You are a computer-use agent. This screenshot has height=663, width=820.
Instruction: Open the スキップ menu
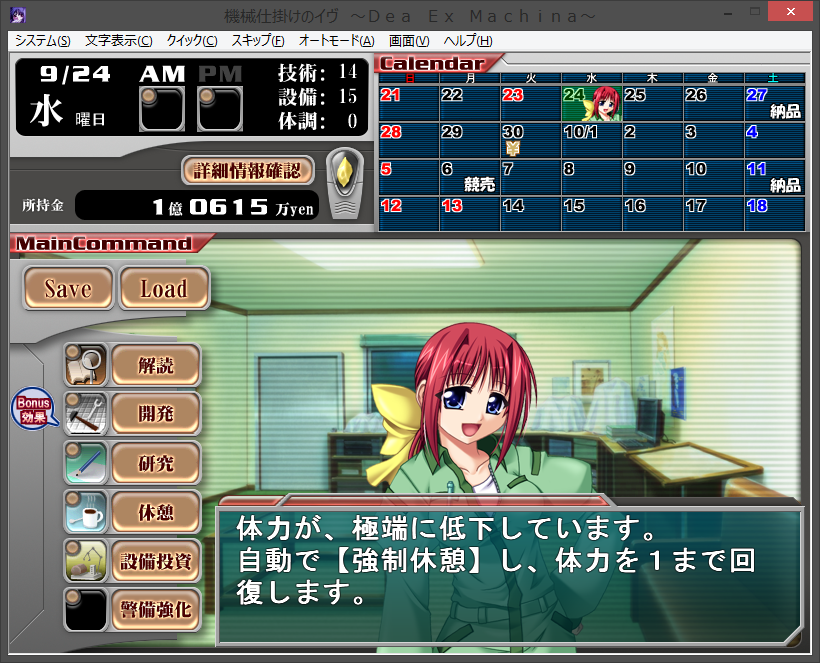[257, 41]
